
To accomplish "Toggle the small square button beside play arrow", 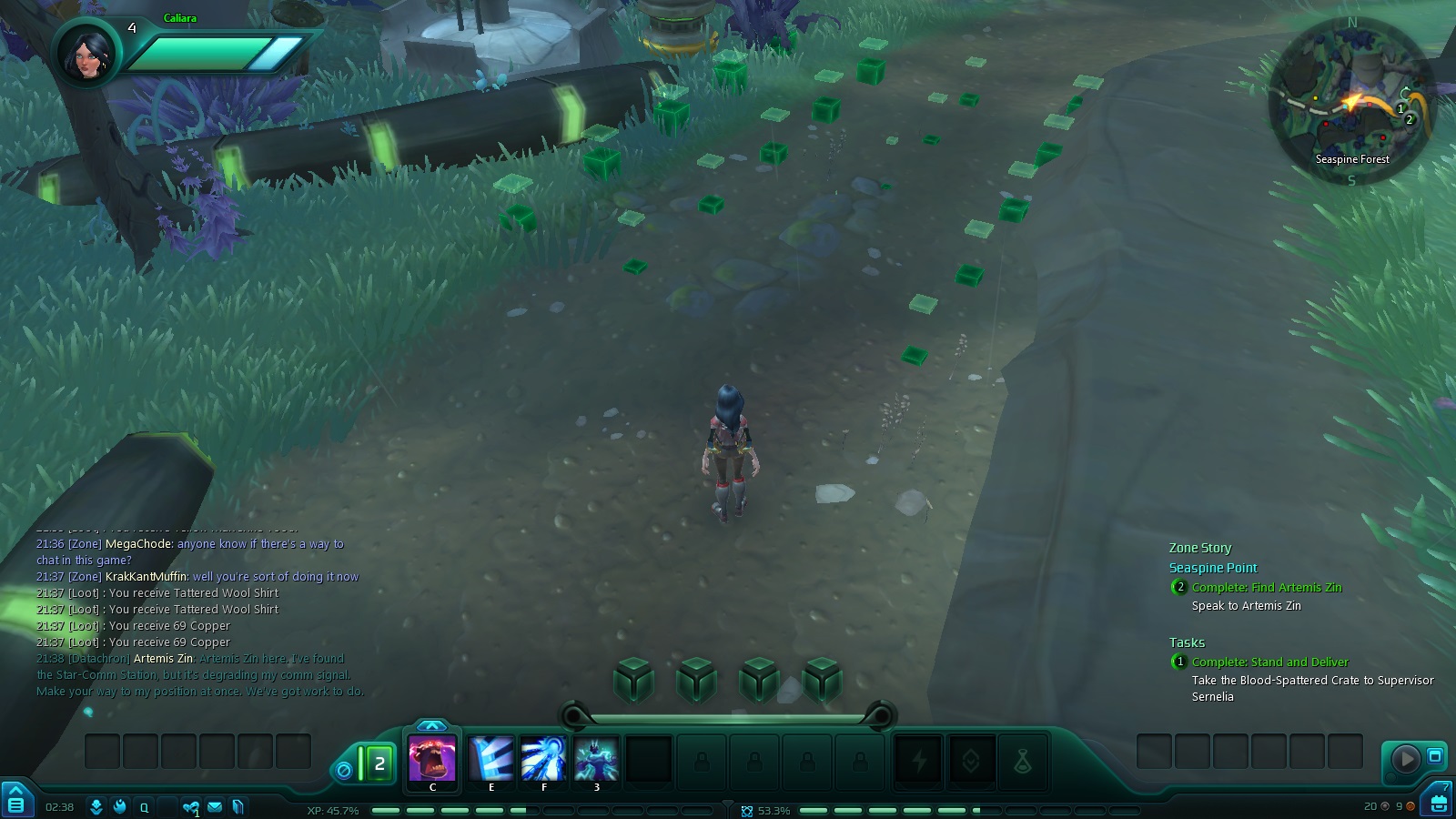I will point(1435,756).
